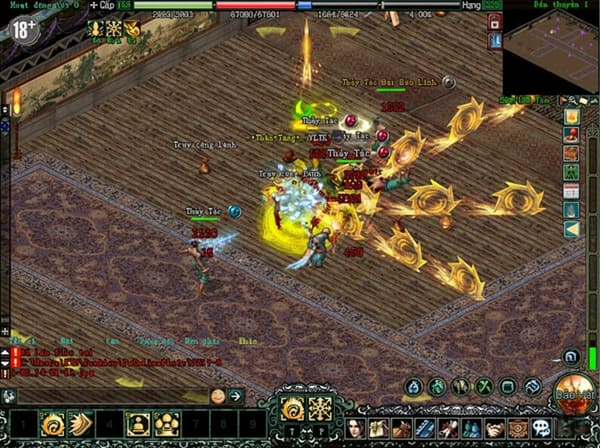Screen dimensions: 600x448
Task: Select the flame icon on the sidebar
Action: (x=571, y=116)
